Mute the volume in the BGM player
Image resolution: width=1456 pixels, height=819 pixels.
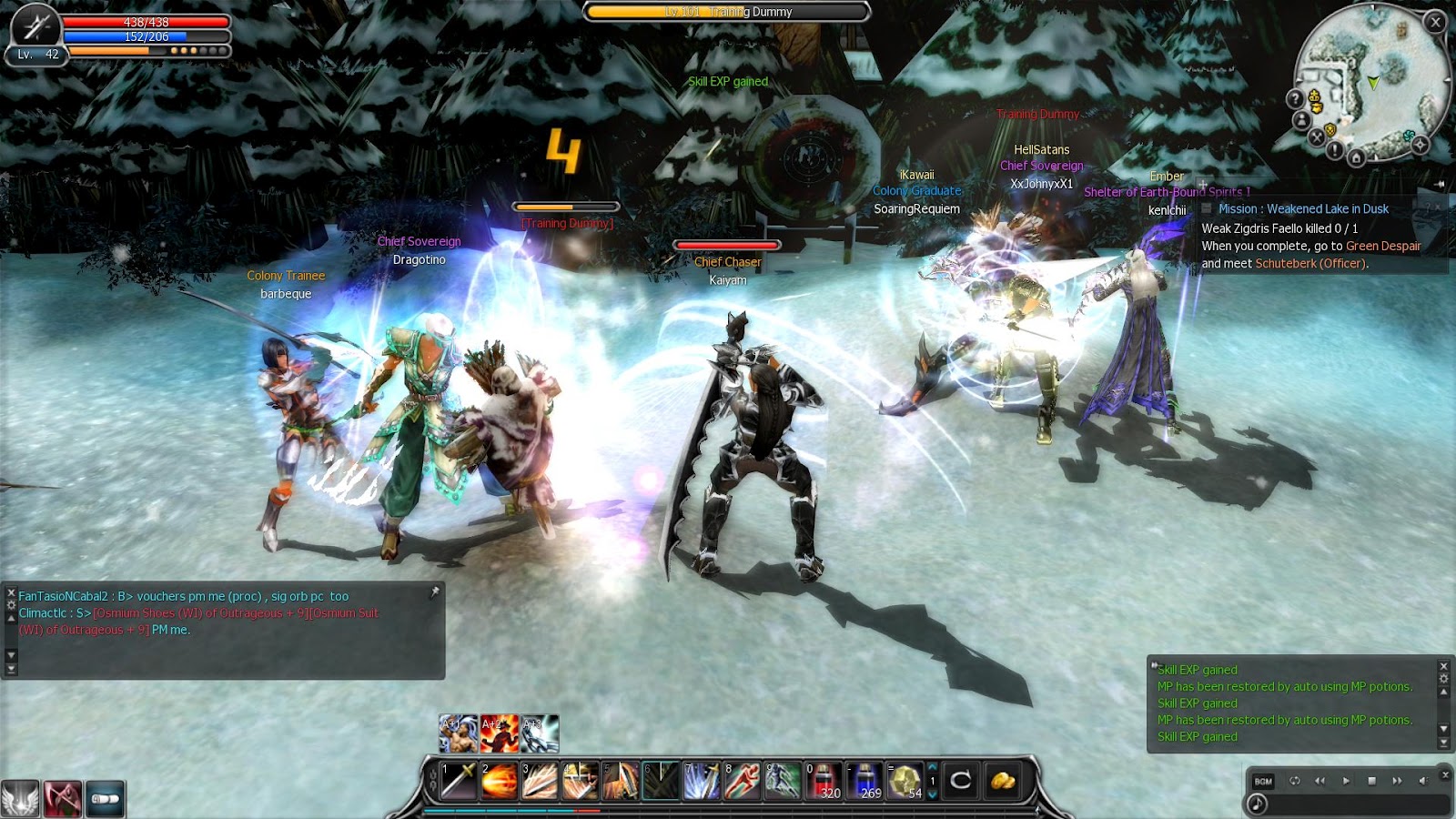pos(1423,781)
